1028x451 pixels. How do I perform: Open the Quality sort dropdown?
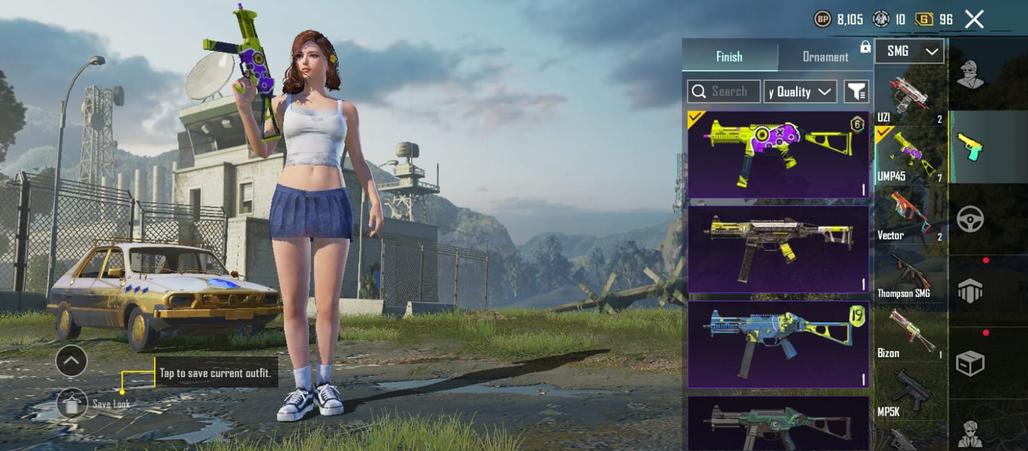(800, 92)
